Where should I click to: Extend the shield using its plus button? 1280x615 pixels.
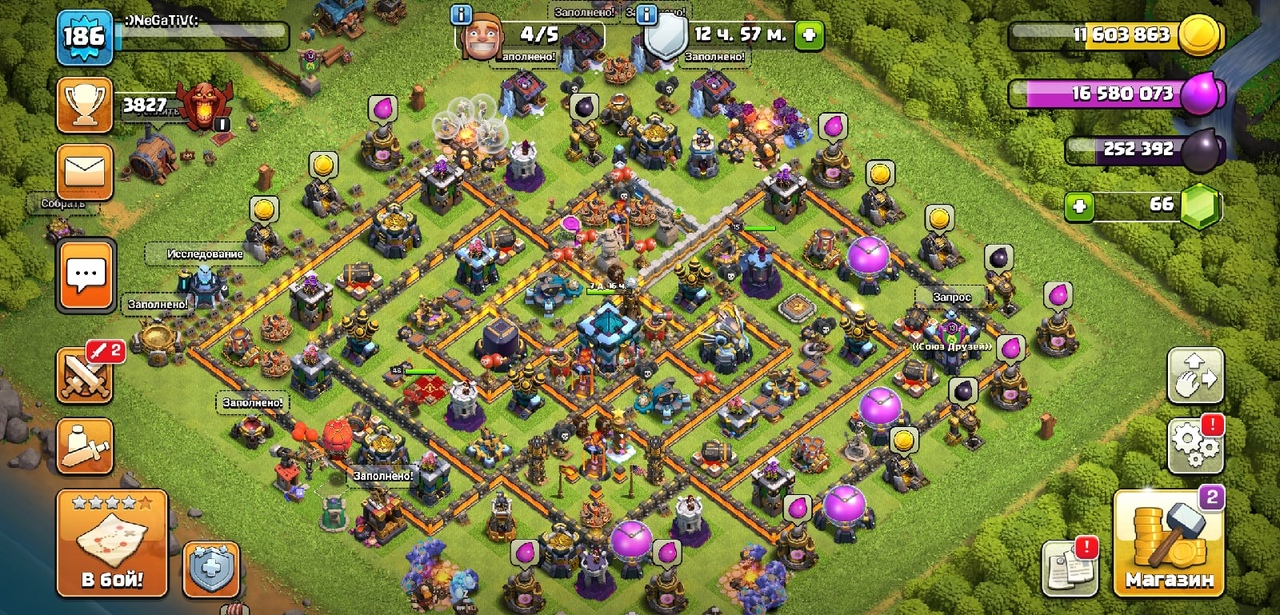(809, 36)
